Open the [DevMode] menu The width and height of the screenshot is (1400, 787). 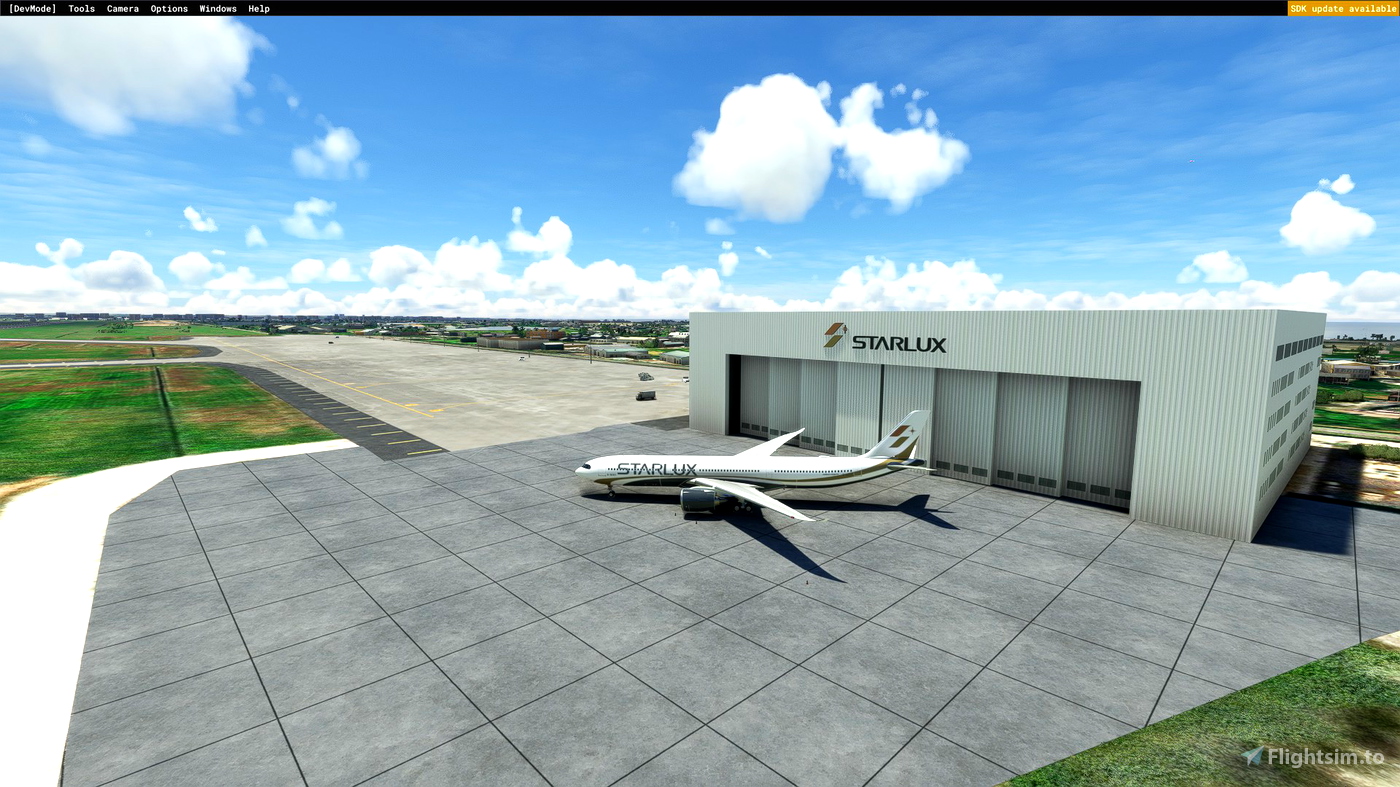pos(32,8)
